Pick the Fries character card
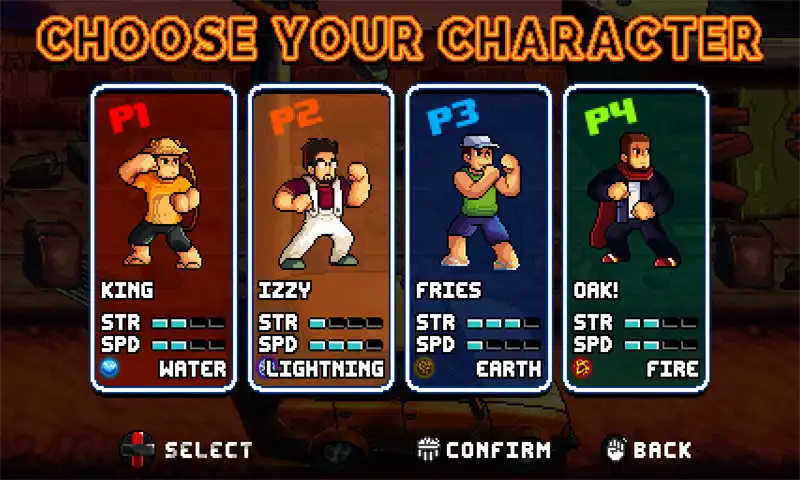This screenshot has width=800, height=480. point(478,240)
